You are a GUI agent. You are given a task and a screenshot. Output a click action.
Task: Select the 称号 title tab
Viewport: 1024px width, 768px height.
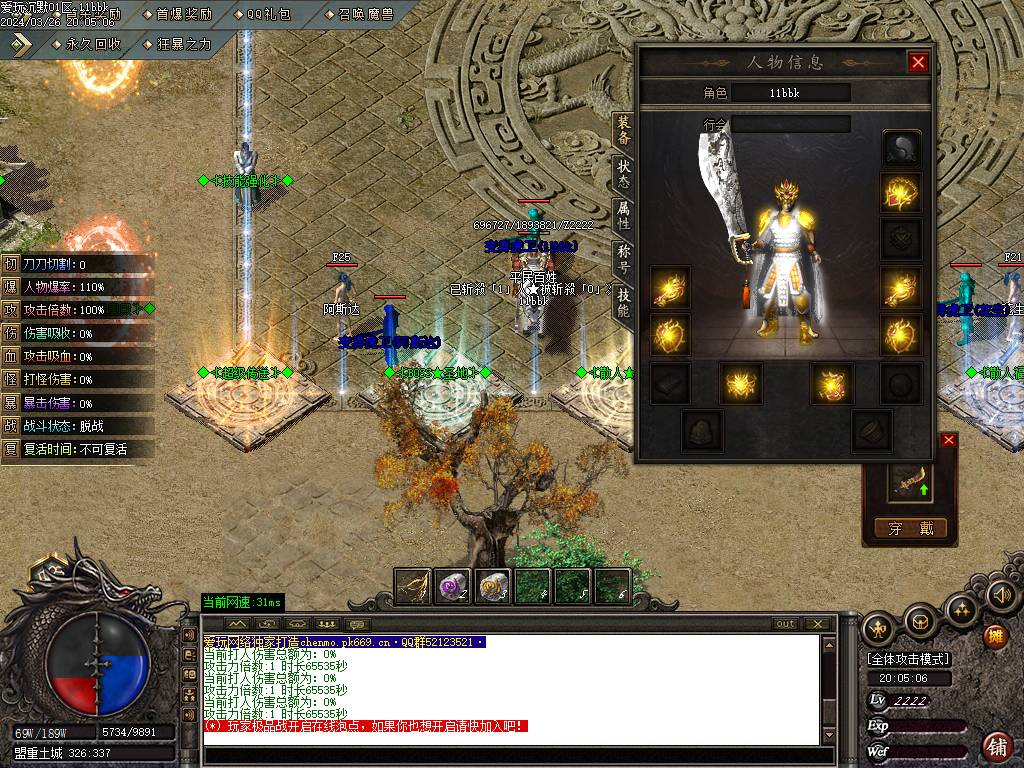(624, 258)
